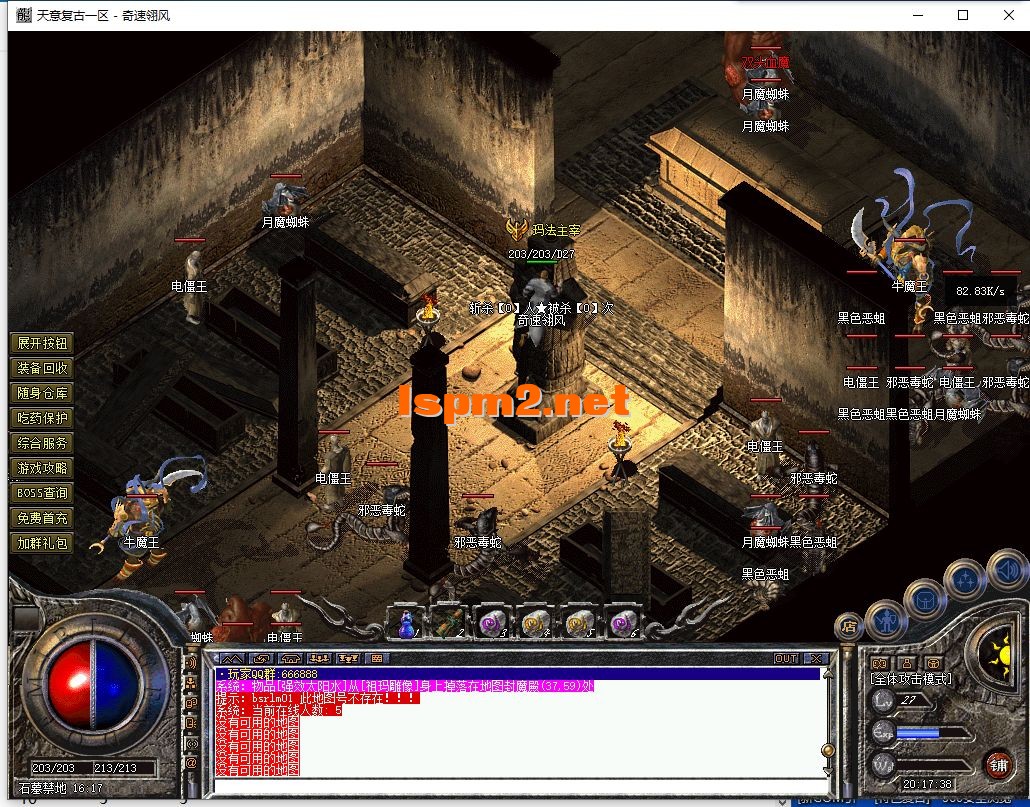Open 吃药保护 potion protection settings
Image resolution: width=1030 pixels, height=807 pixels.
(42, 418)
